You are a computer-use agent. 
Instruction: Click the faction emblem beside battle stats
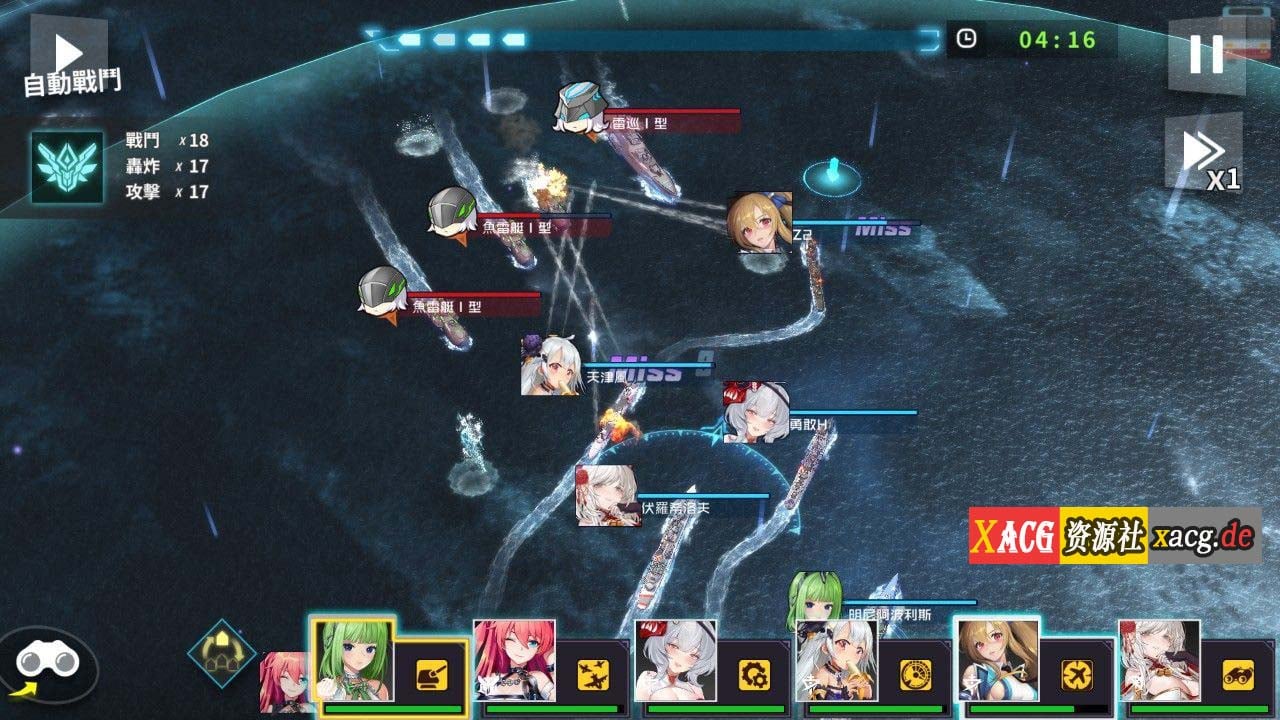67,167
